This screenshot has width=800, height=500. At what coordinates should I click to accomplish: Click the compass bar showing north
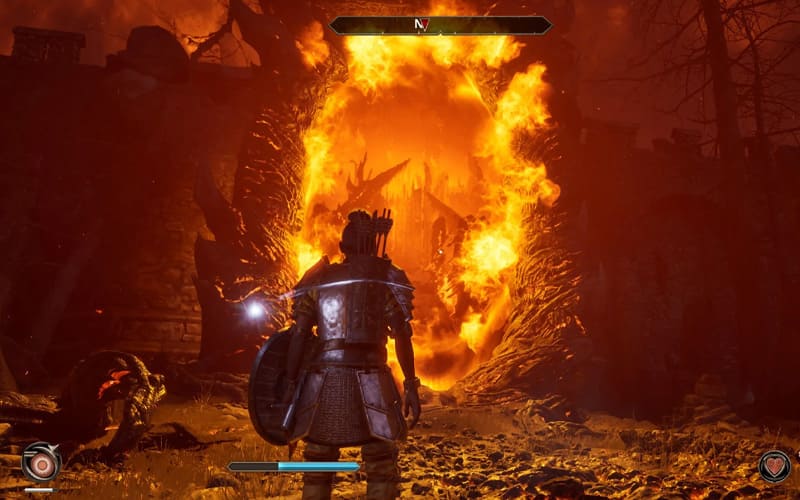click(x=440, y=25)
